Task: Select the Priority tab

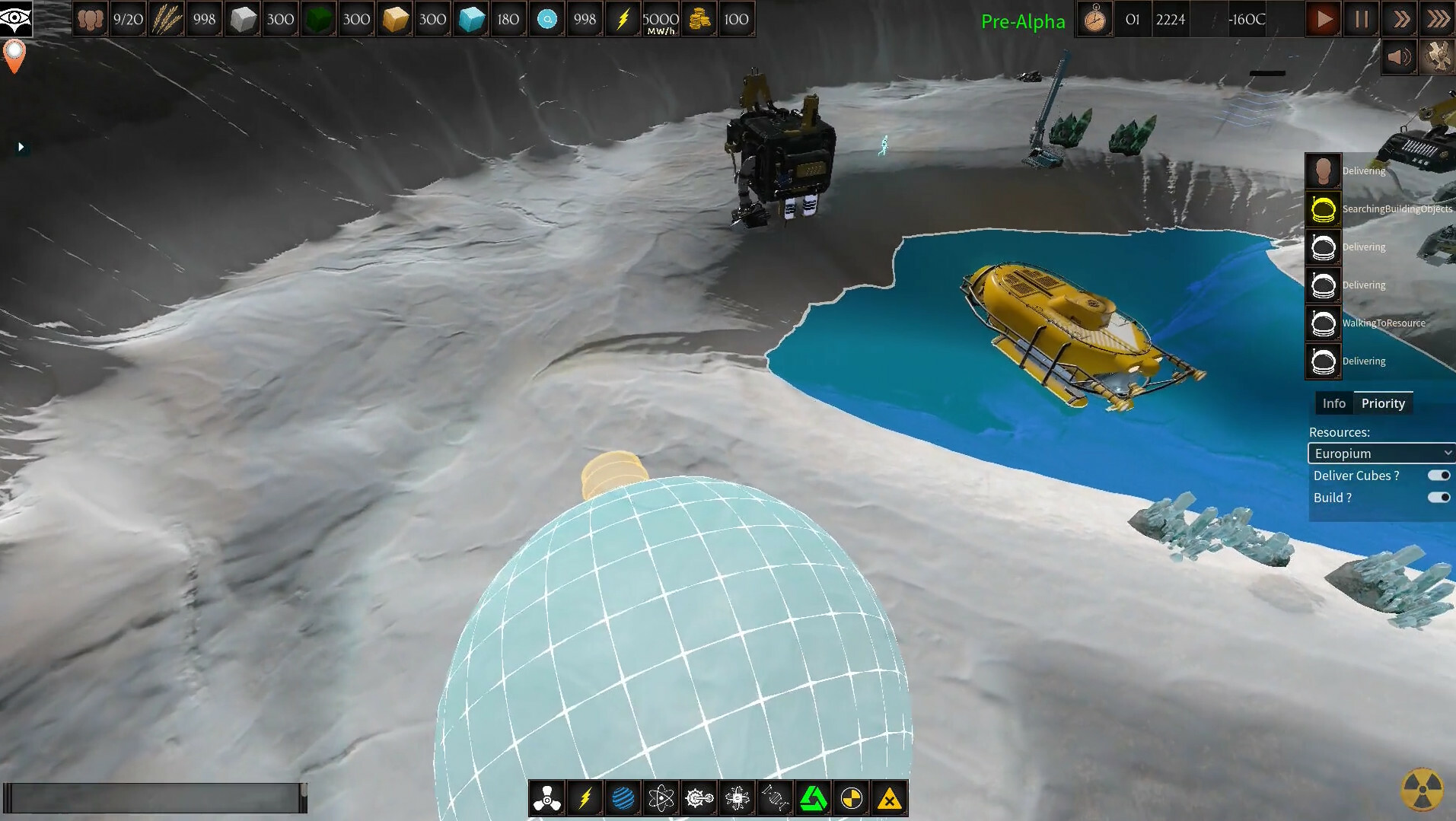Action: [1384, 403]
